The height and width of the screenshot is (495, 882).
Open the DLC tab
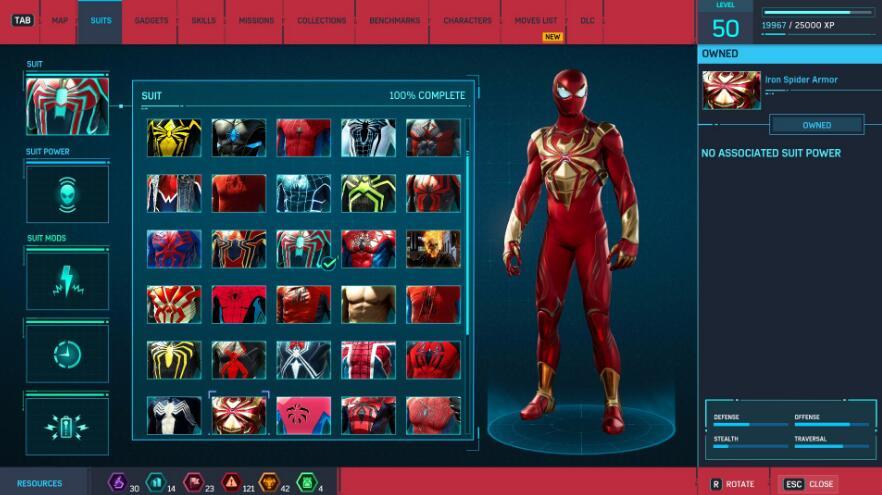point(586,20)
